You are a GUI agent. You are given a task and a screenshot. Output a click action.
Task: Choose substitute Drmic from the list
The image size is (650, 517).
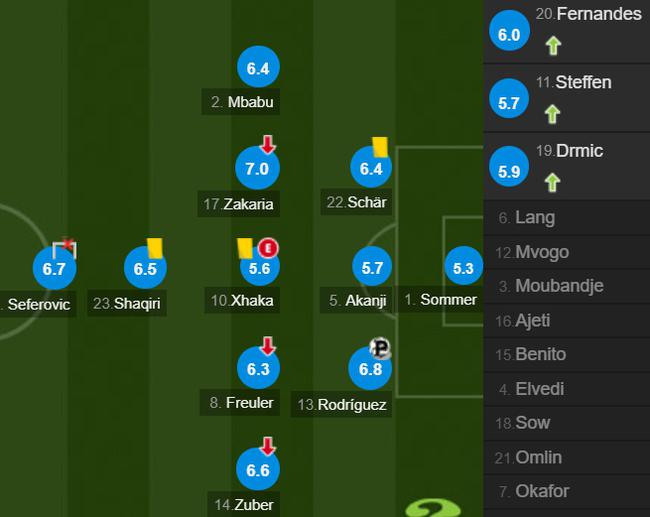point(566,165)
